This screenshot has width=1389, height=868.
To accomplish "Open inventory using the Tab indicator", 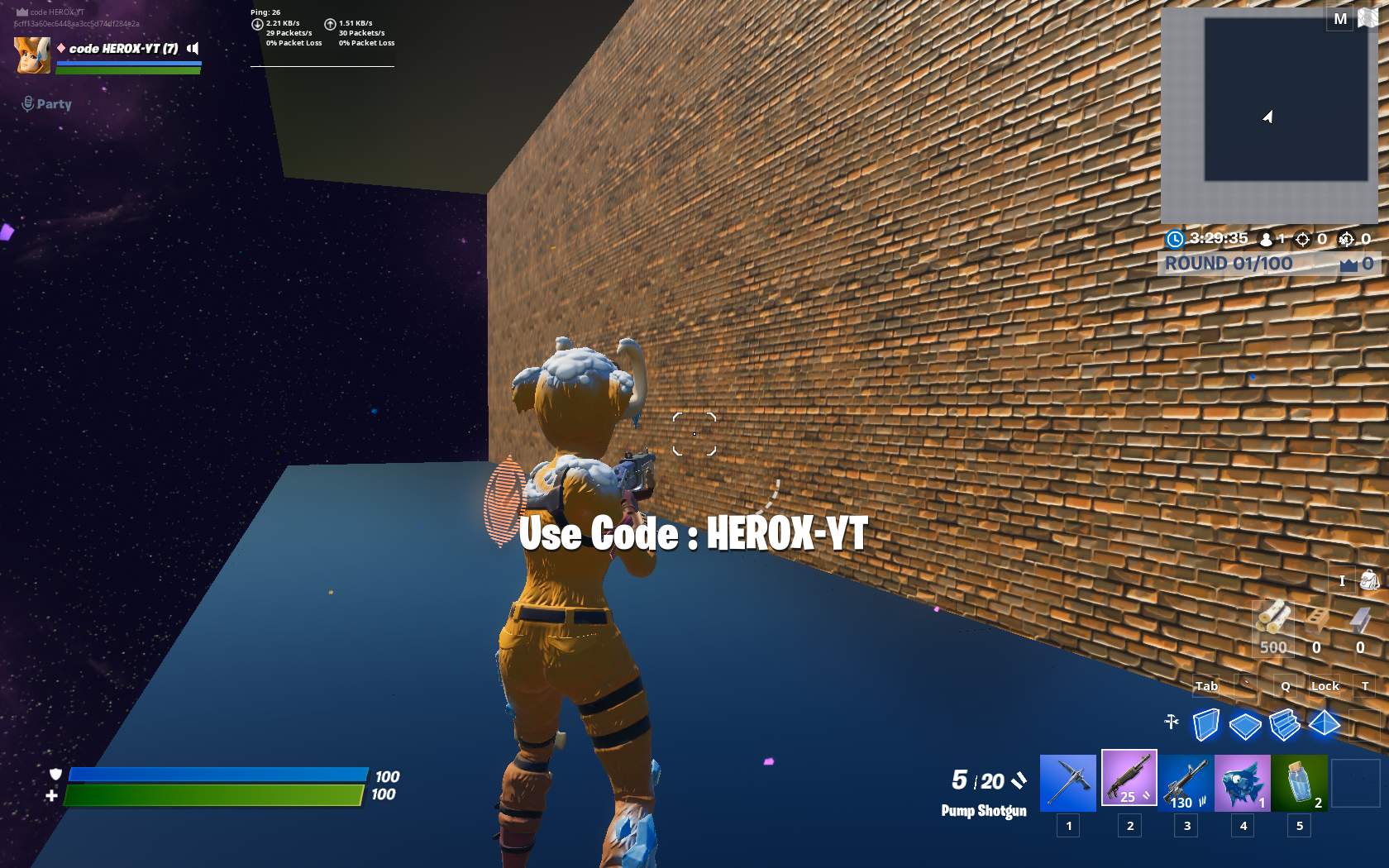I will pyautogui.click(x=1206, y=686).
